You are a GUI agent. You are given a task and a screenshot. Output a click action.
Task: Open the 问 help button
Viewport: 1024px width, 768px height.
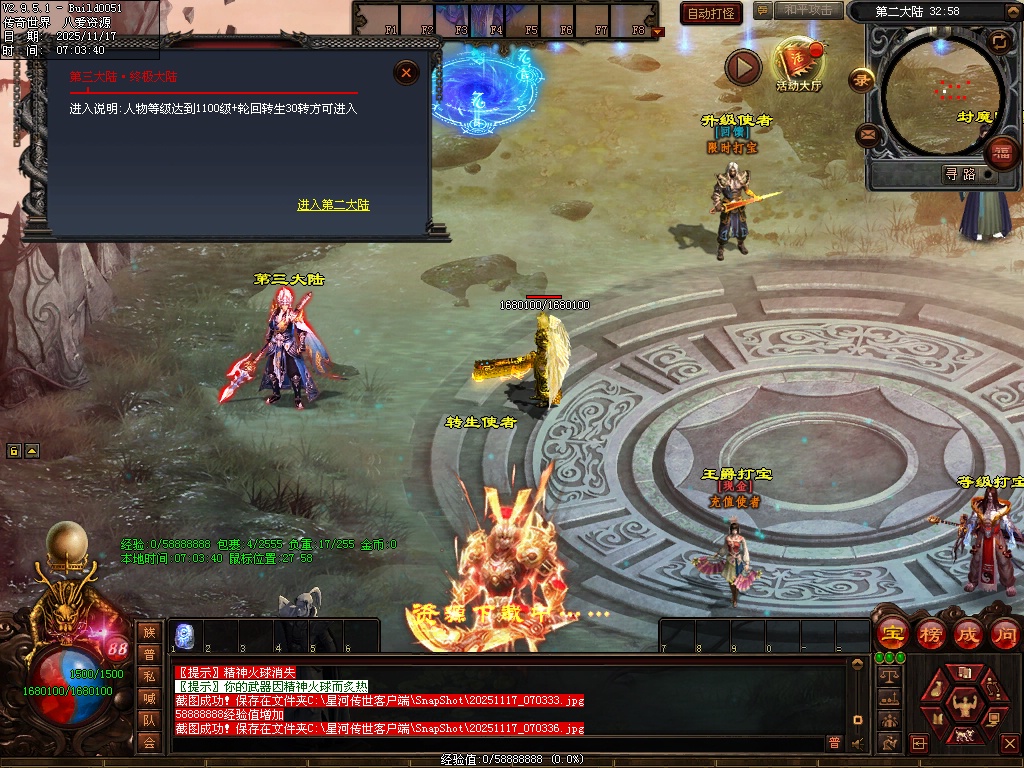pyautogui.click(x=1005, y=634)
